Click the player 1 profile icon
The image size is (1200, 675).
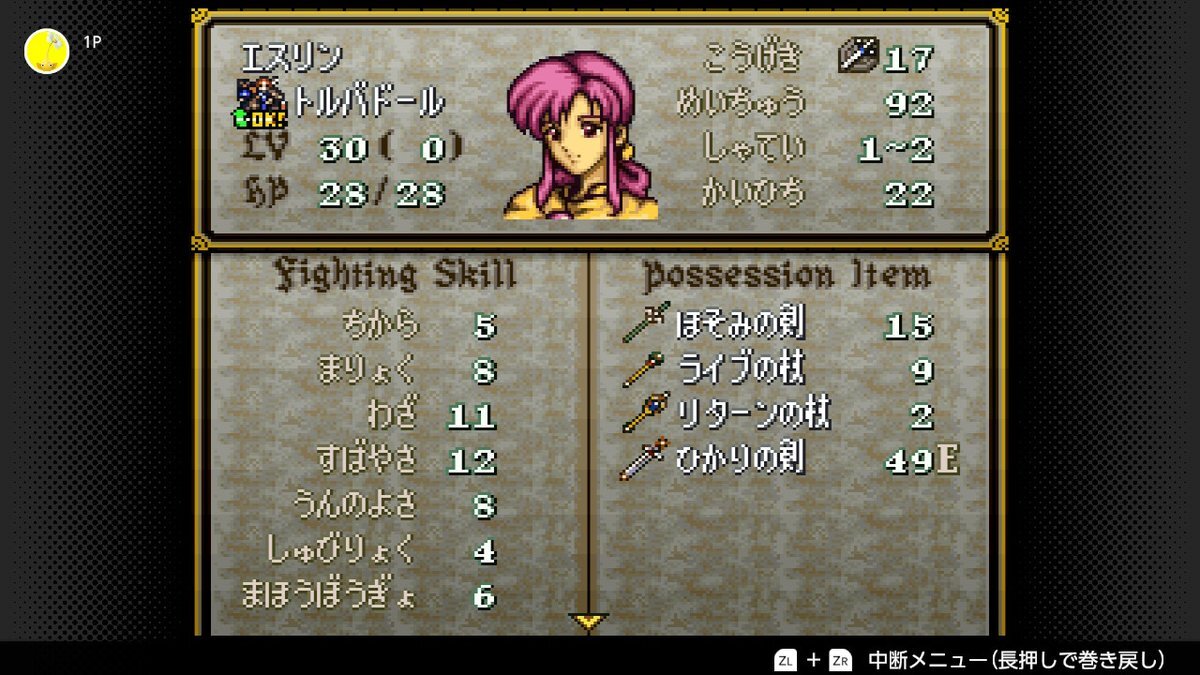click(47, 51)
